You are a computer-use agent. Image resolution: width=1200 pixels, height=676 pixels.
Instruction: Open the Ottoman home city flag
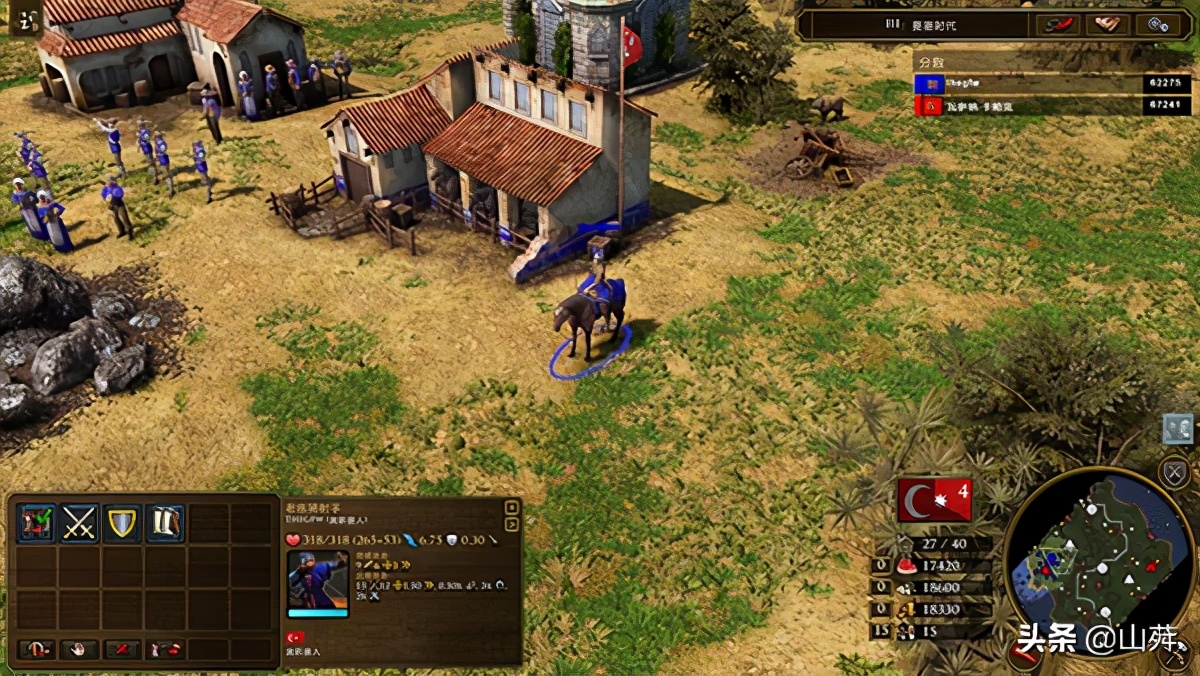[x=934, y=500]
